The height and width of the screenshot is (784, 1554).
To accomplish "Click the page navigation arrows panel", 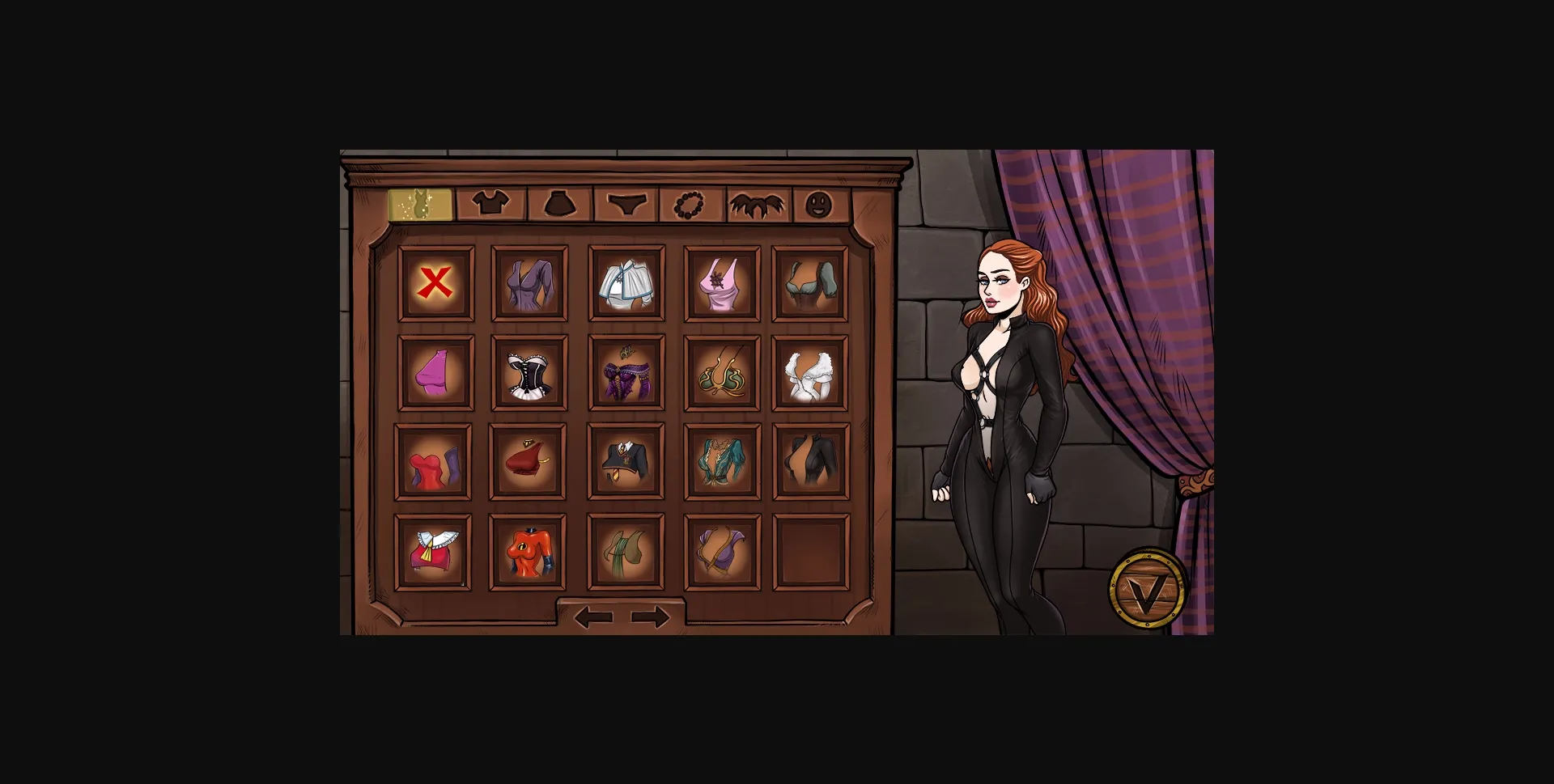I will tap(623, 617).
